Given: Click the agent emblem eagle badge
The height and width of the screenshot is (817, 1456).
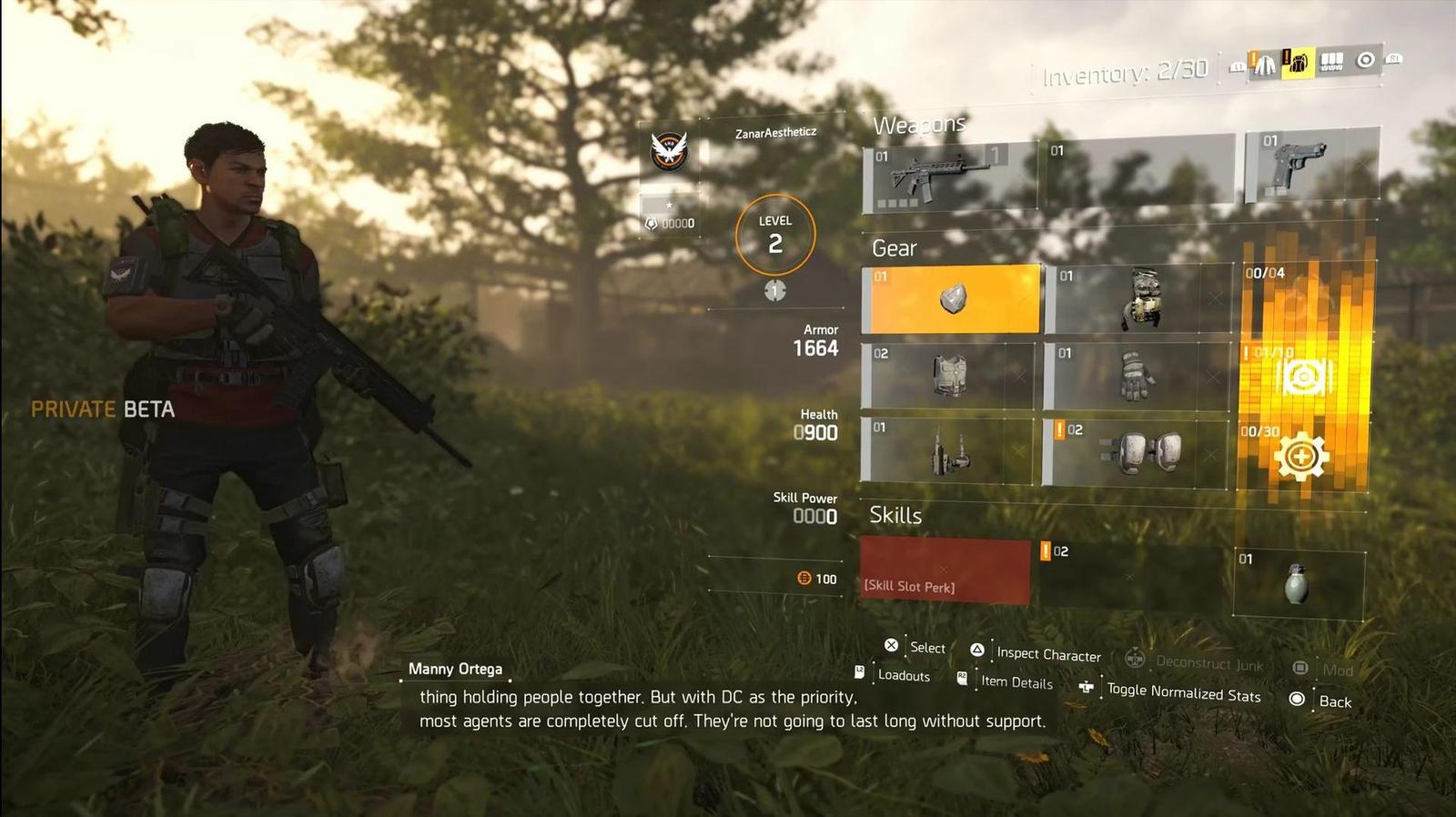Looking at the screenshot, I should [x=669, y=152].
